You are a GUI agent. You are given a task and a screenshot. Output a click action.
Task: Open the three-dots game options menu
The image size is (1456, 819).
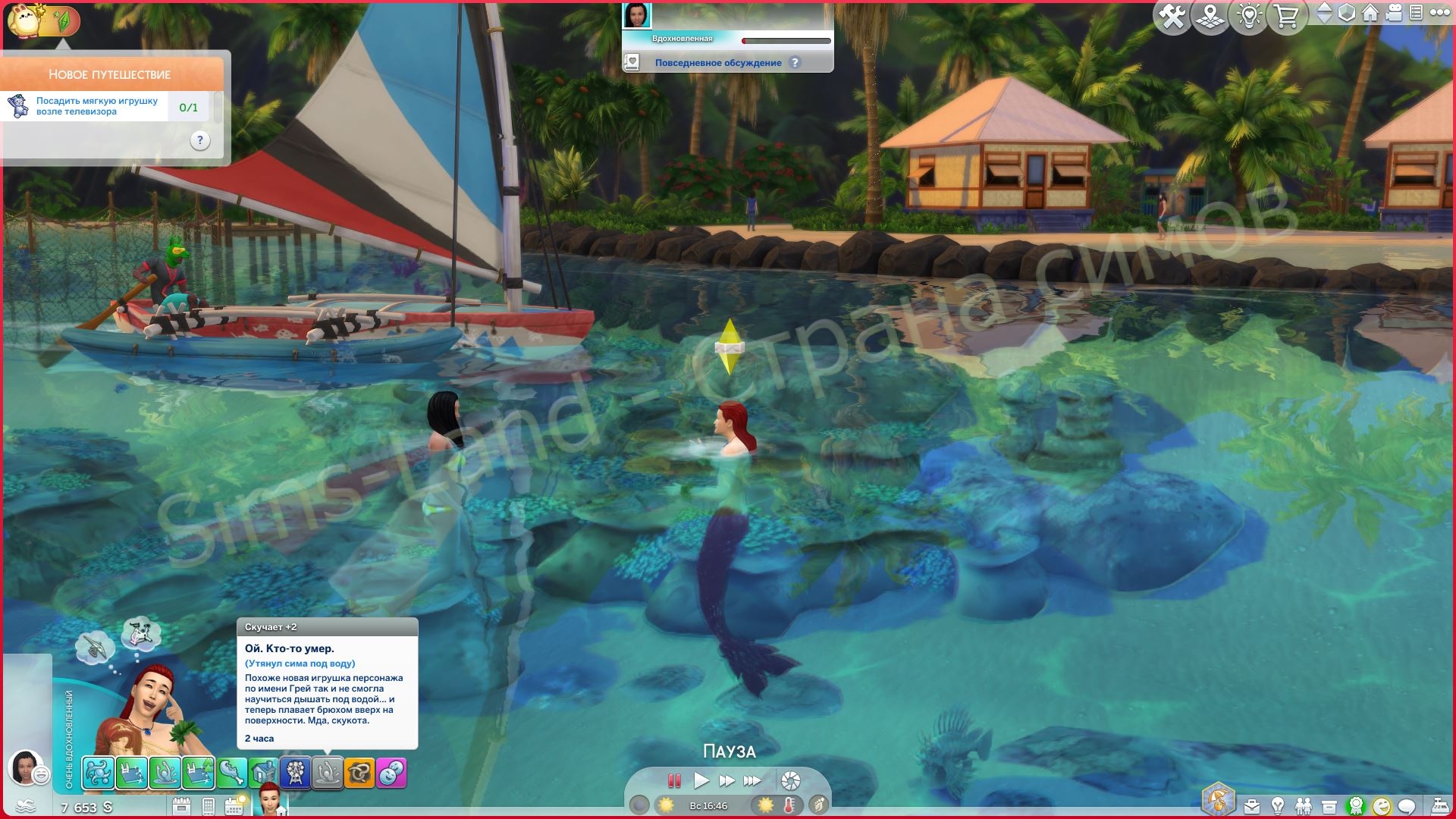click(1437, 13)
